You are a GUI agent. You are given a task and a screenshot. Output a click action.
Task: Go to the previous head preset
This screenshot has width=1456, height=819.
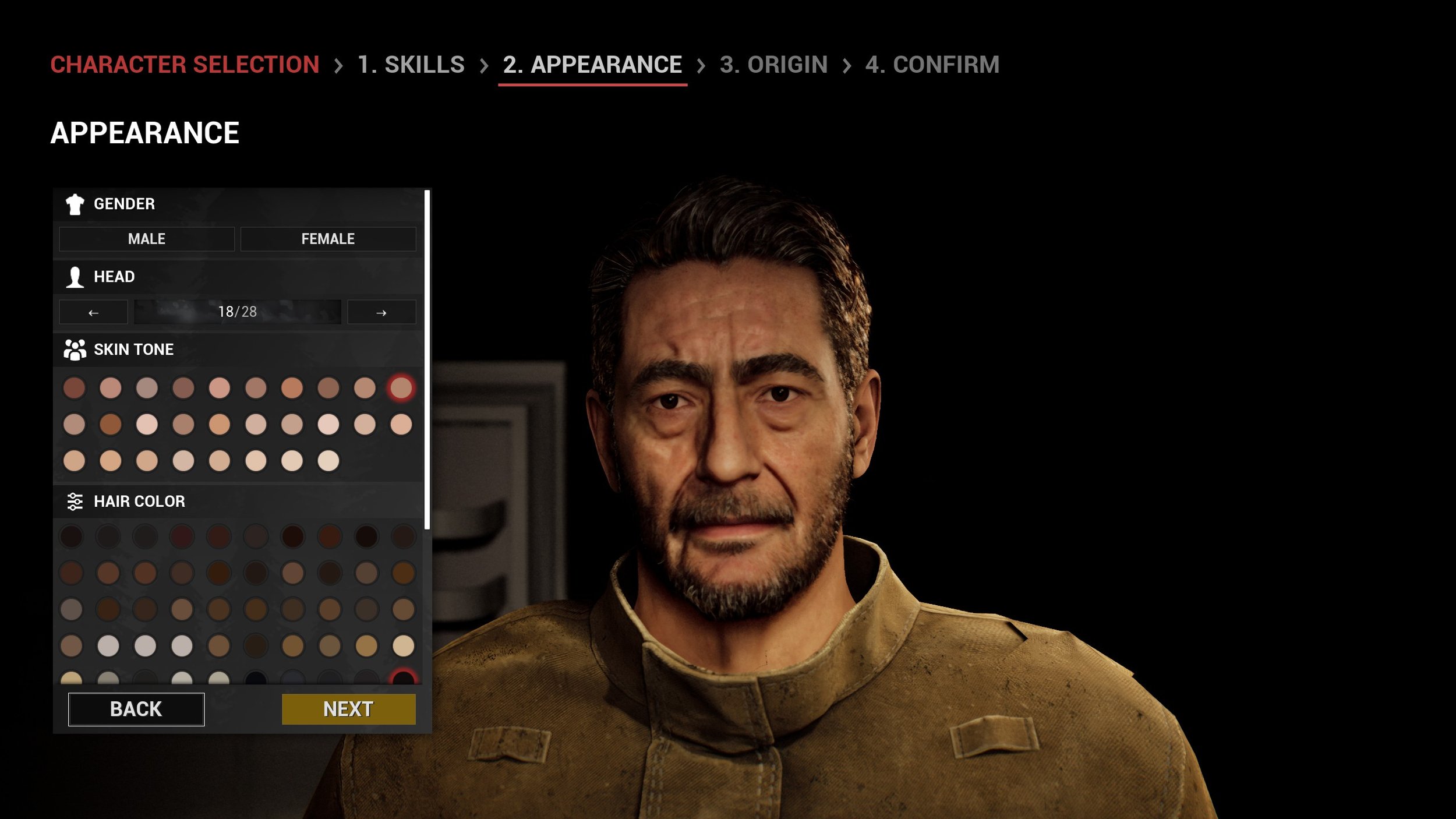93,312
